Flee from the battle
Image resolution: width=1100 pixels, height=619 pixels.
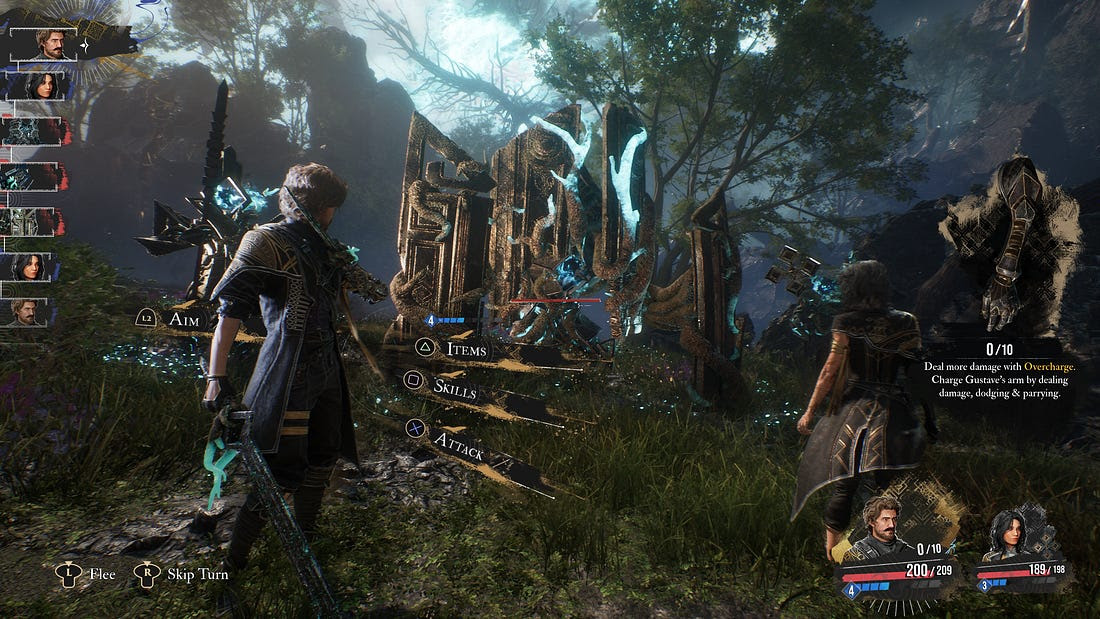pyautogui.click(x=102, y=574)
